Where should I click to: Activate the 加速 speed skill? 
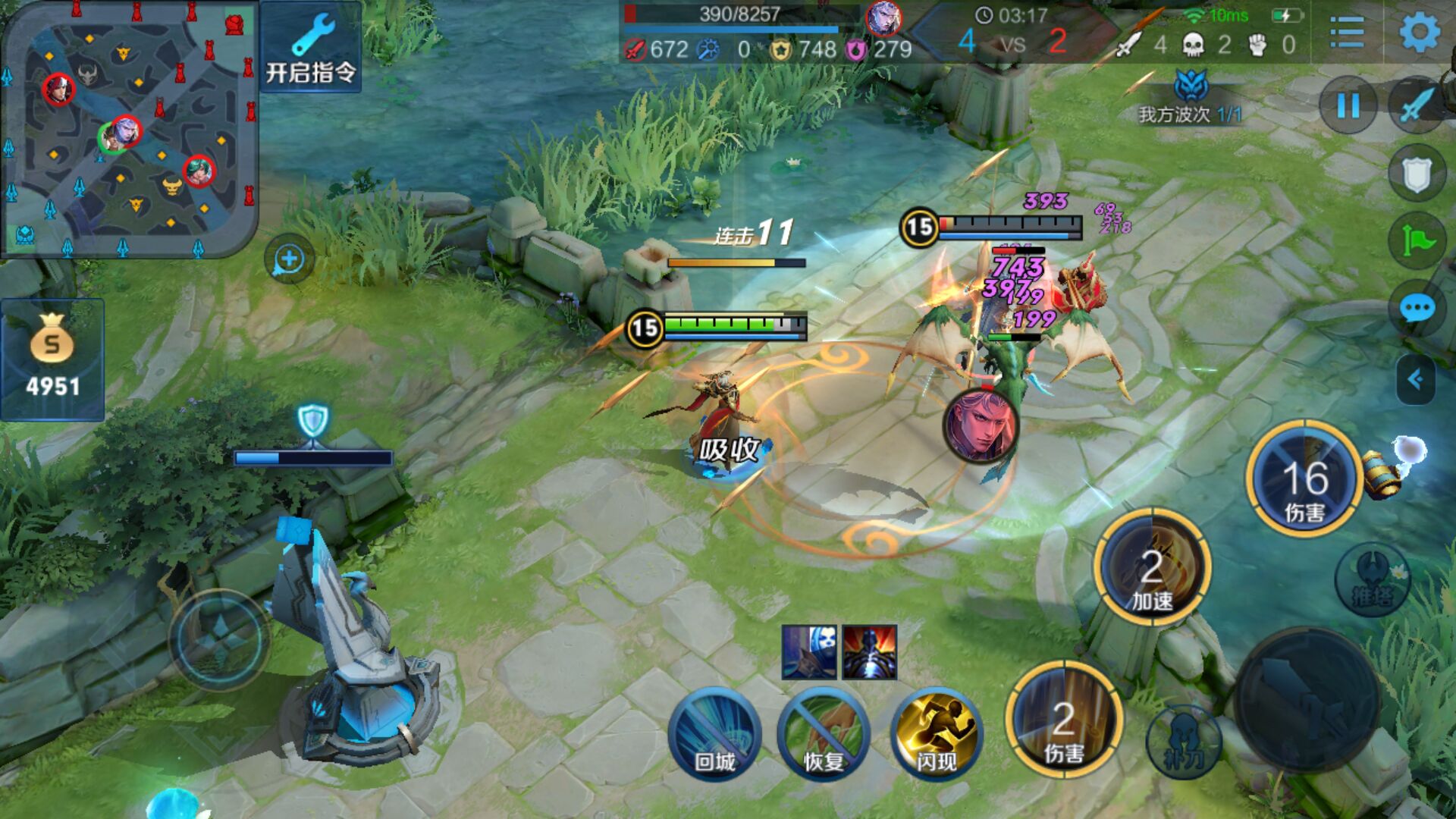click(1152, 566)
